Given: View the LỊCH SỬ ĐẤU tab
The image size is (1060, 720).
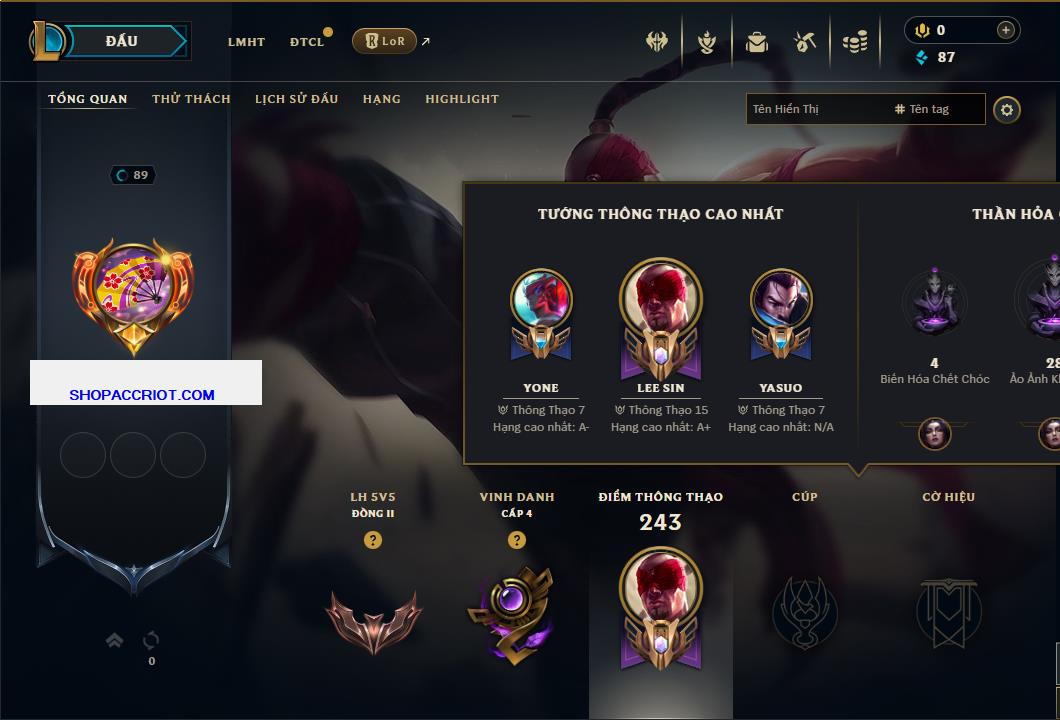Looking at the screenshot, I should click(x=296, y=99).
